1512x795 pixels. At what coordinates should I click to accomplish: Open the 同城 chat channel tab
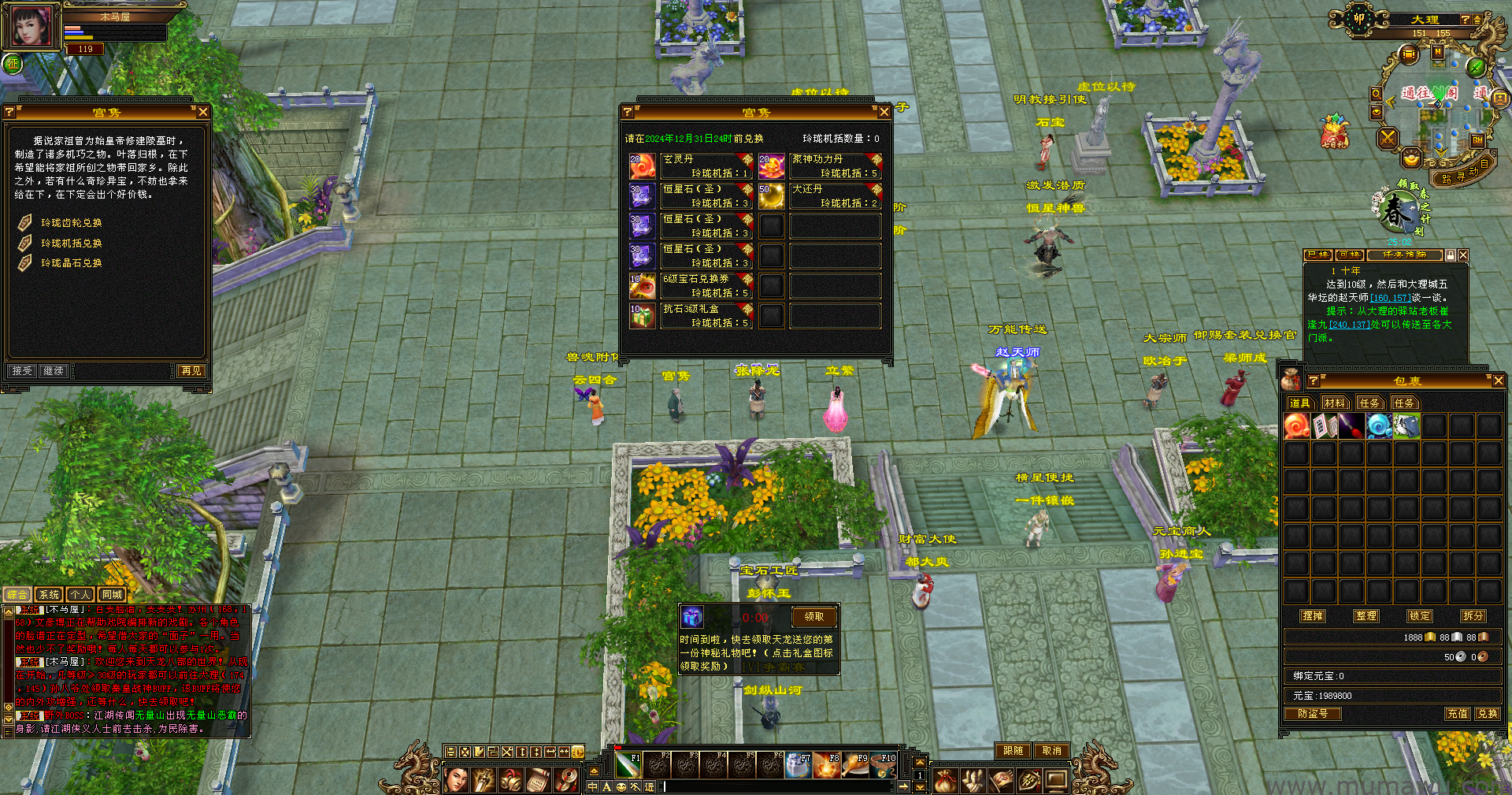pyautogui.click(x=112, y=595)
